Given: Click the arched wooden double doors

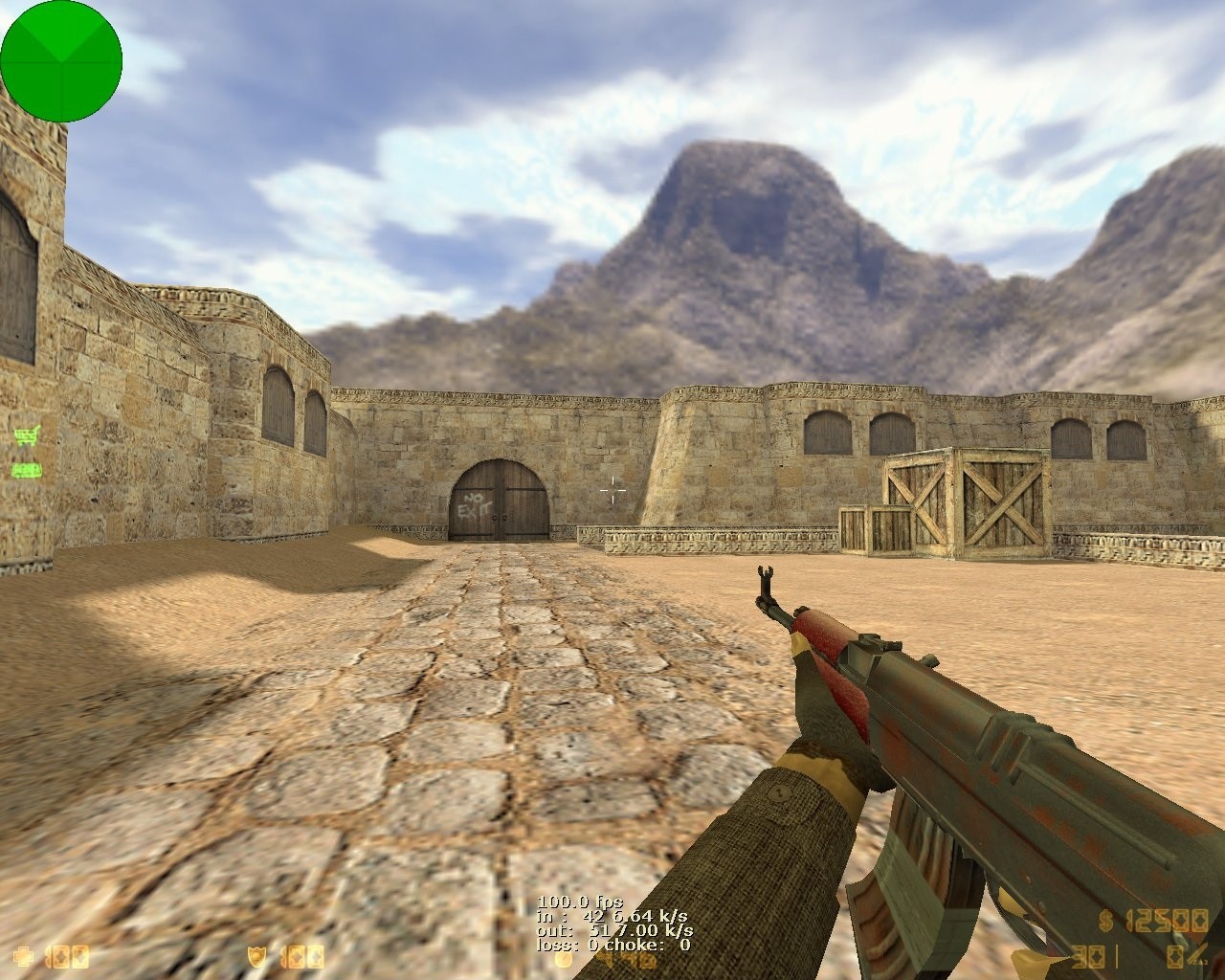Looking at the screenshot, I should tap(500, 499).
